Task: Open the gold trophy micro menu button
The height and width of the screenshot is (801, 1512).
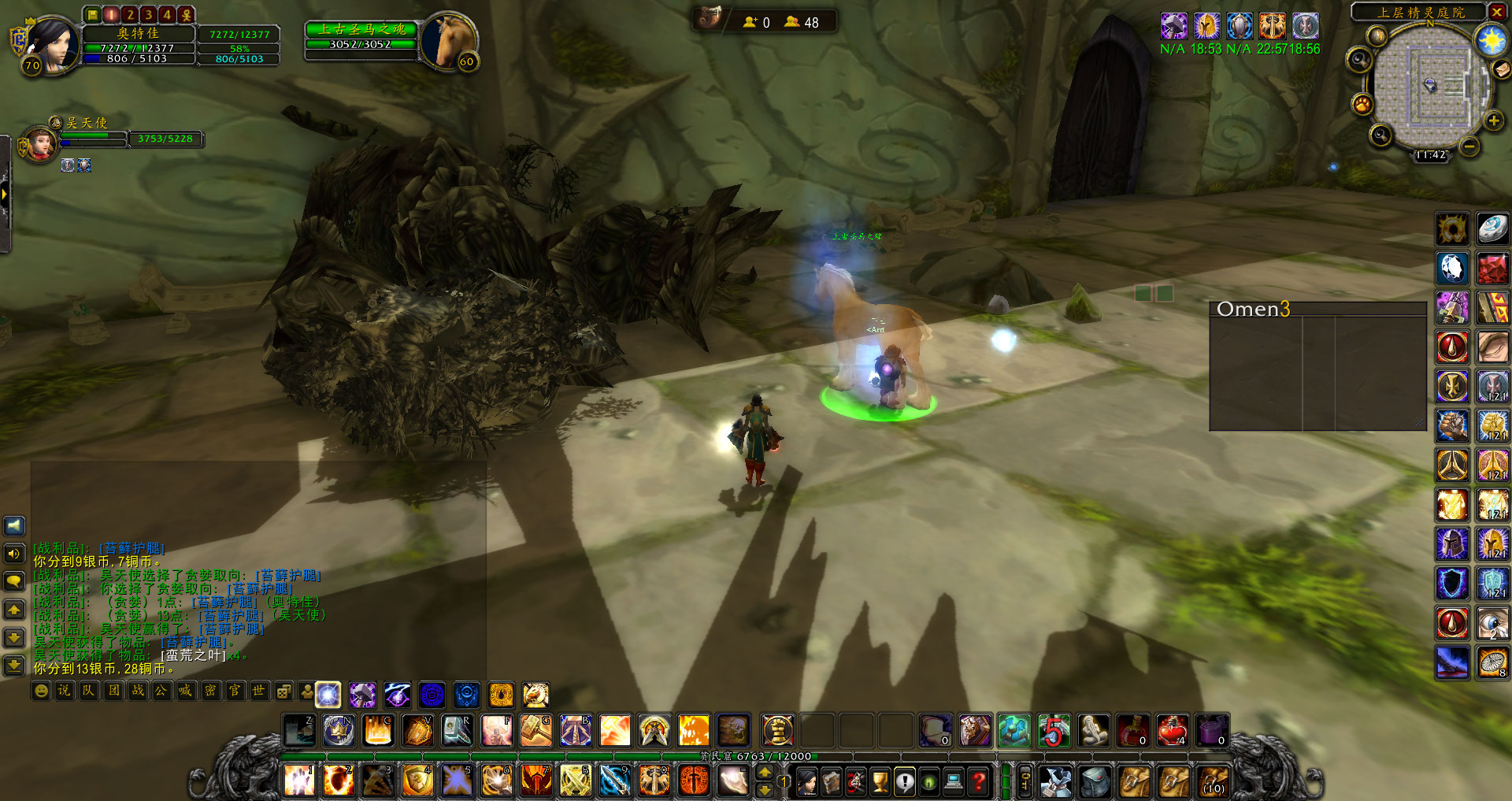Action: tap(880, 781)
